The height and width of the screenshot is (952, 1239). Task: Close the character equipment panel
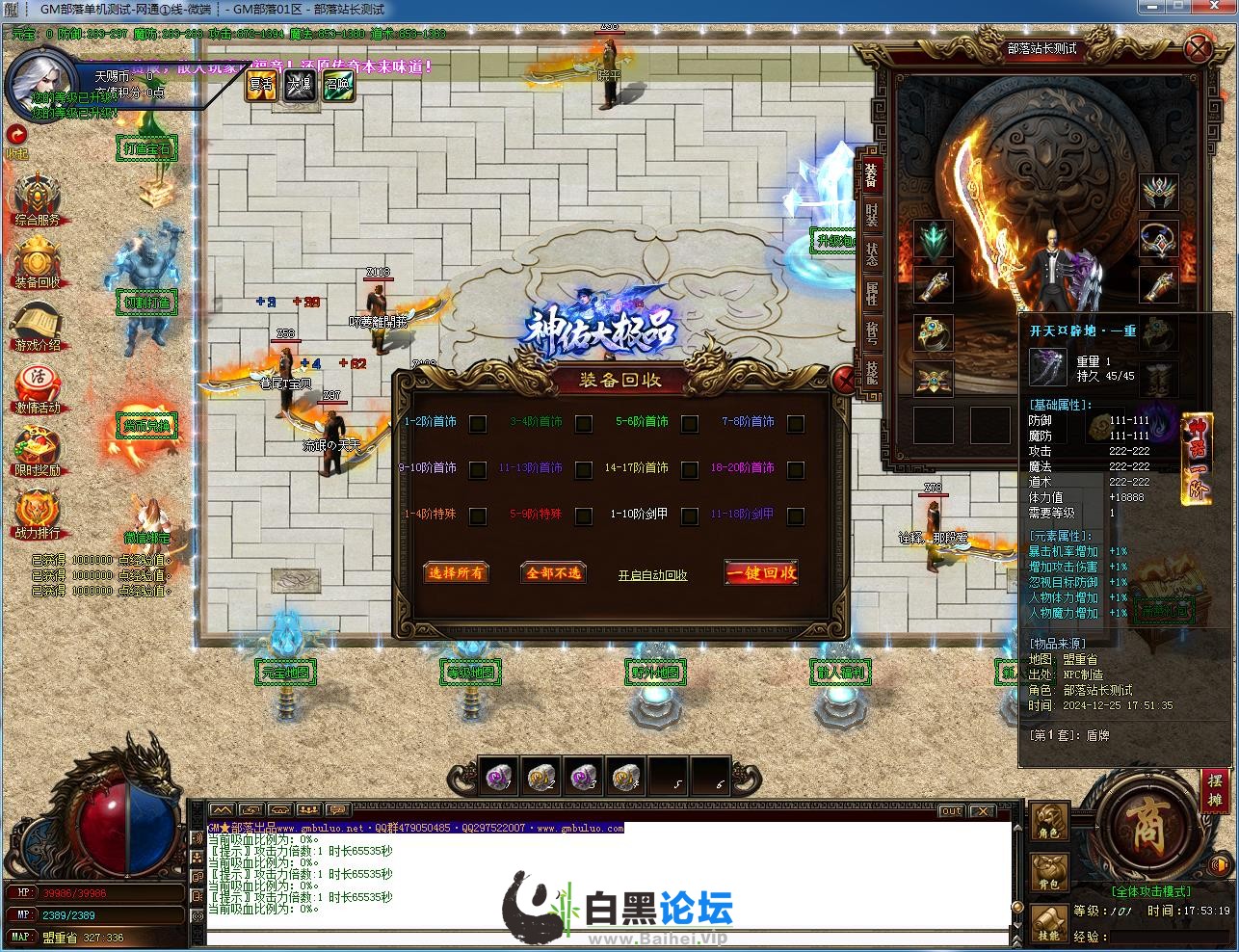(1198, 48)
